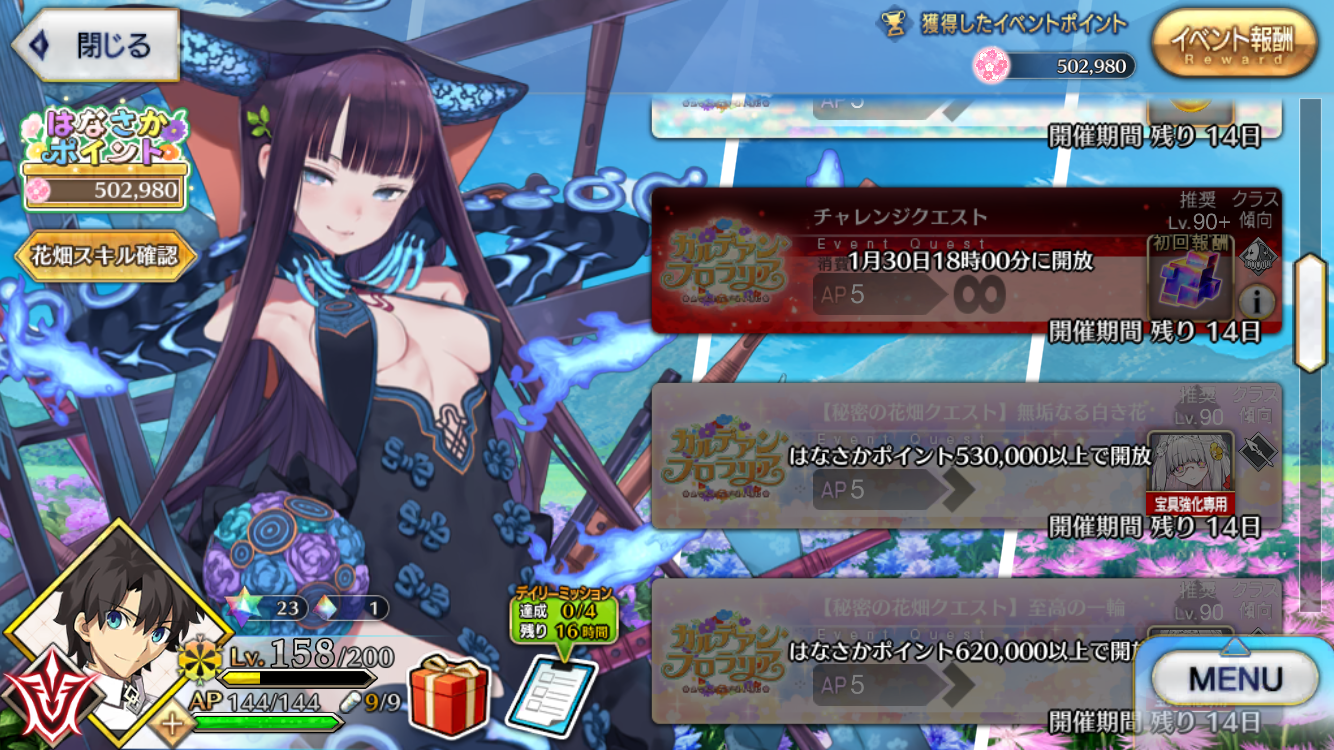Close the event quest screen
The image size is (1334, 750).
point(95,46)
